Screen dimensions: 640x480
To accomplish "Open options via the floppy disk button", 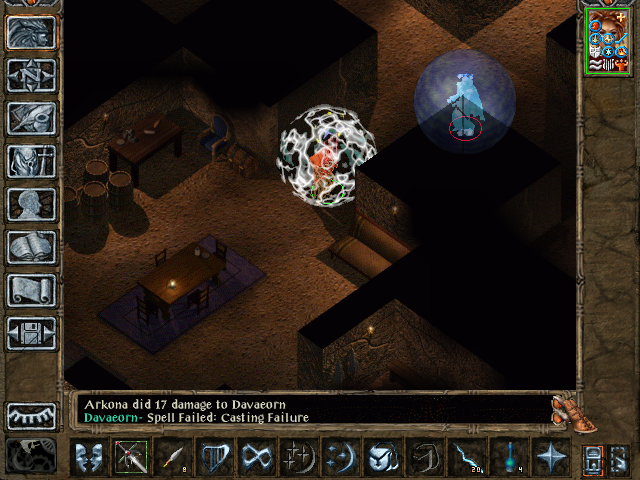I will [31, 333].
